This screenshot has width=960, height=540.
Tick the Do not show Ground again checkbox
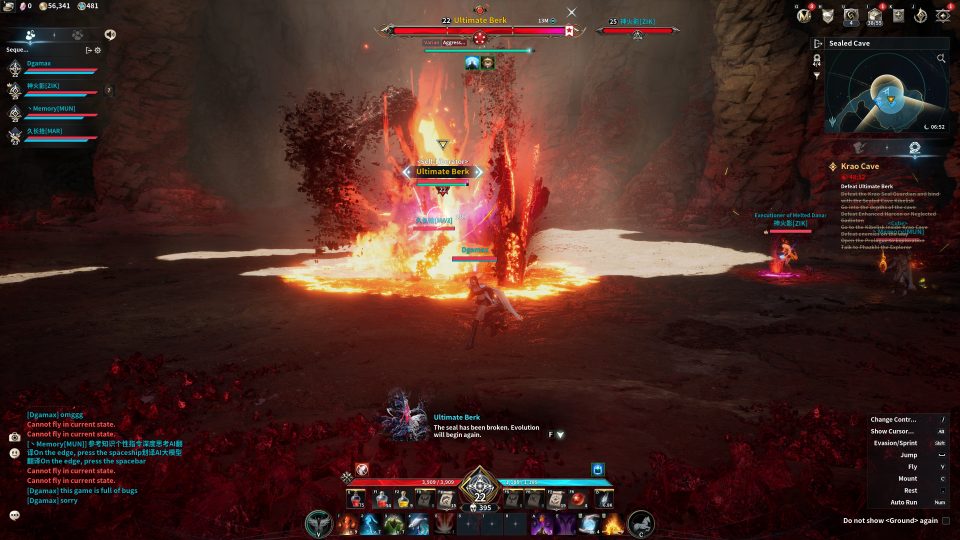click(x=946, y=521)
